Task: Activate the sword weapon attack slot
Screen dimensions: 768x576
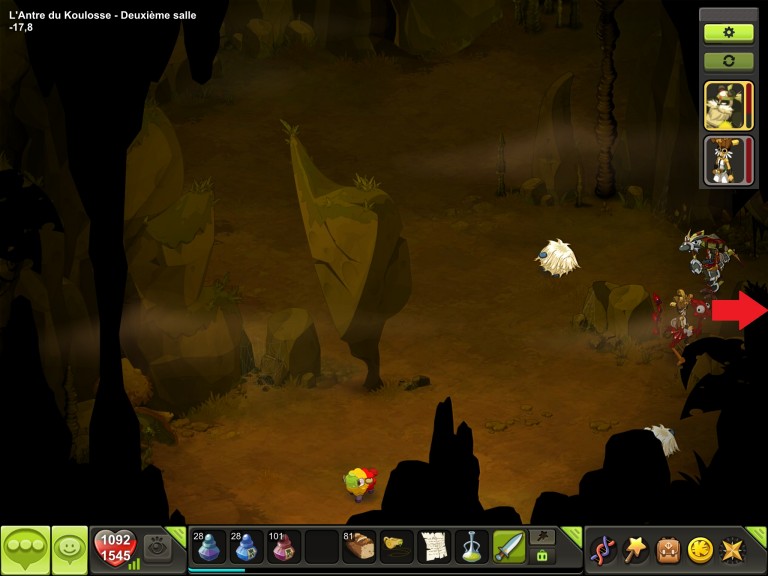Action: click(508, 547)
